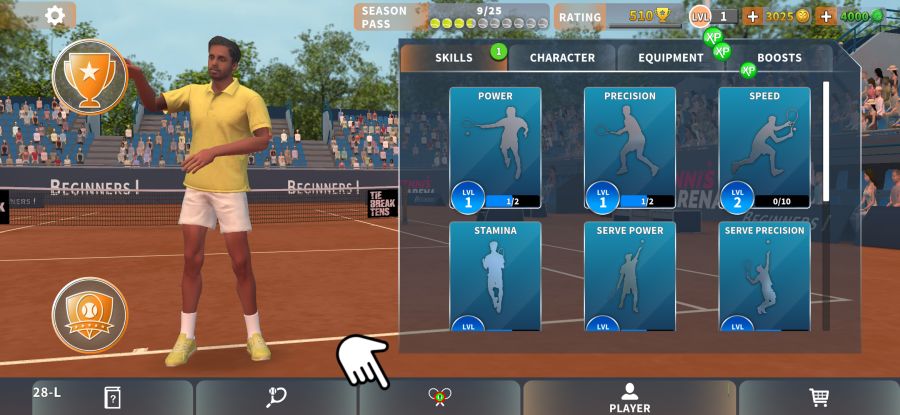Open the star trophy tournament button

tap(90, 77)
